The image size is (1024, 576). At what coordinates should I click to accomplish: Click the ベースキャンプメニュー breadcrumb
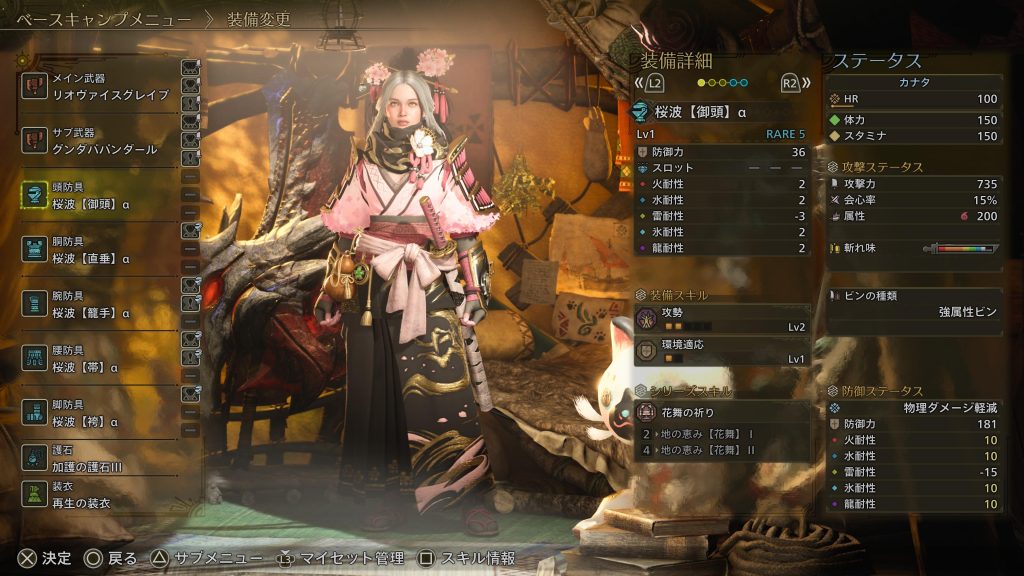point(103,18)
